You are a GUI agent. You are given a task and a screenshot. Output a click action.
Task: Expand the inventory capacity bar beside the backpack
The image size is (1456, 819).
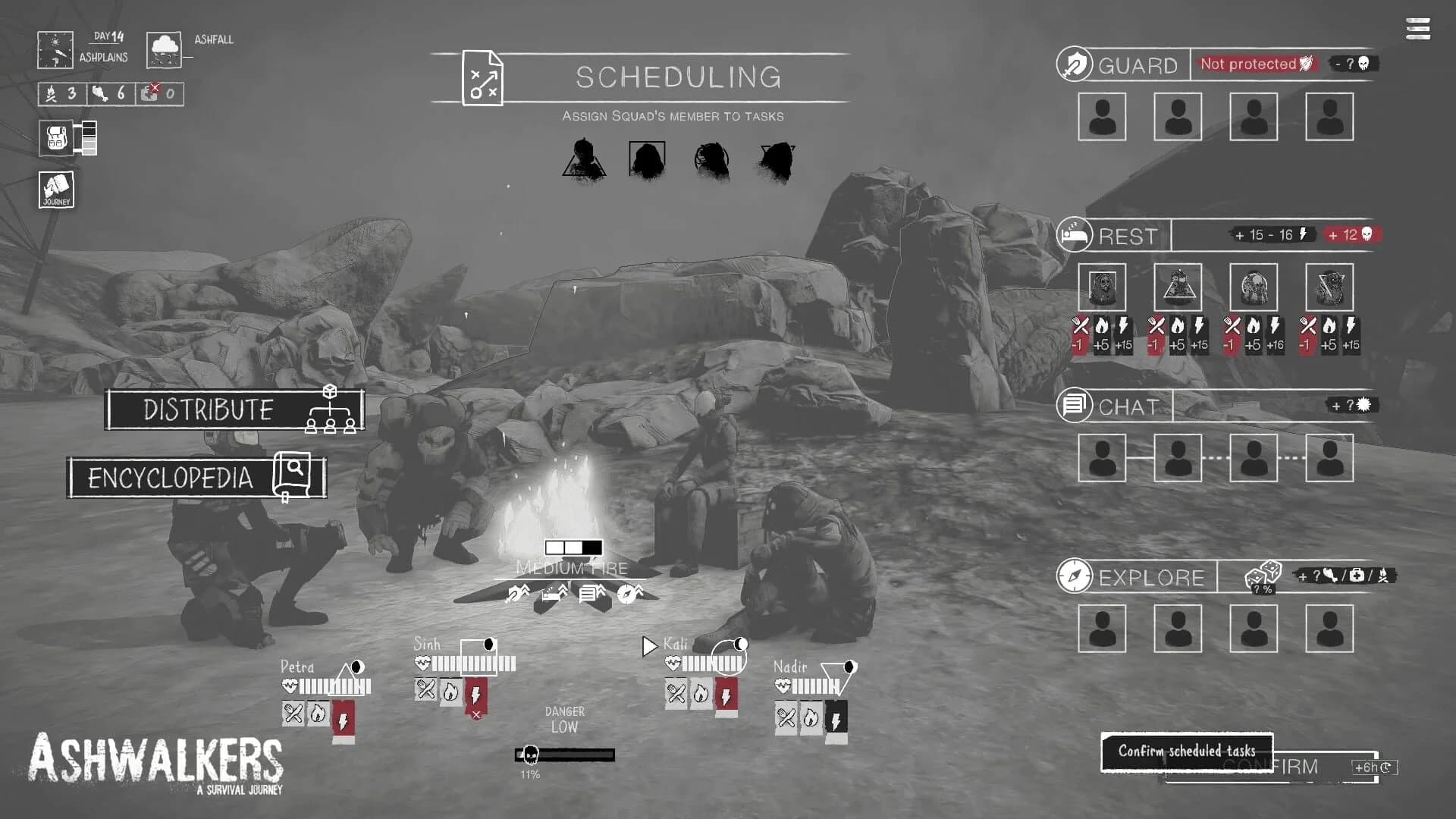coord(89,139)
